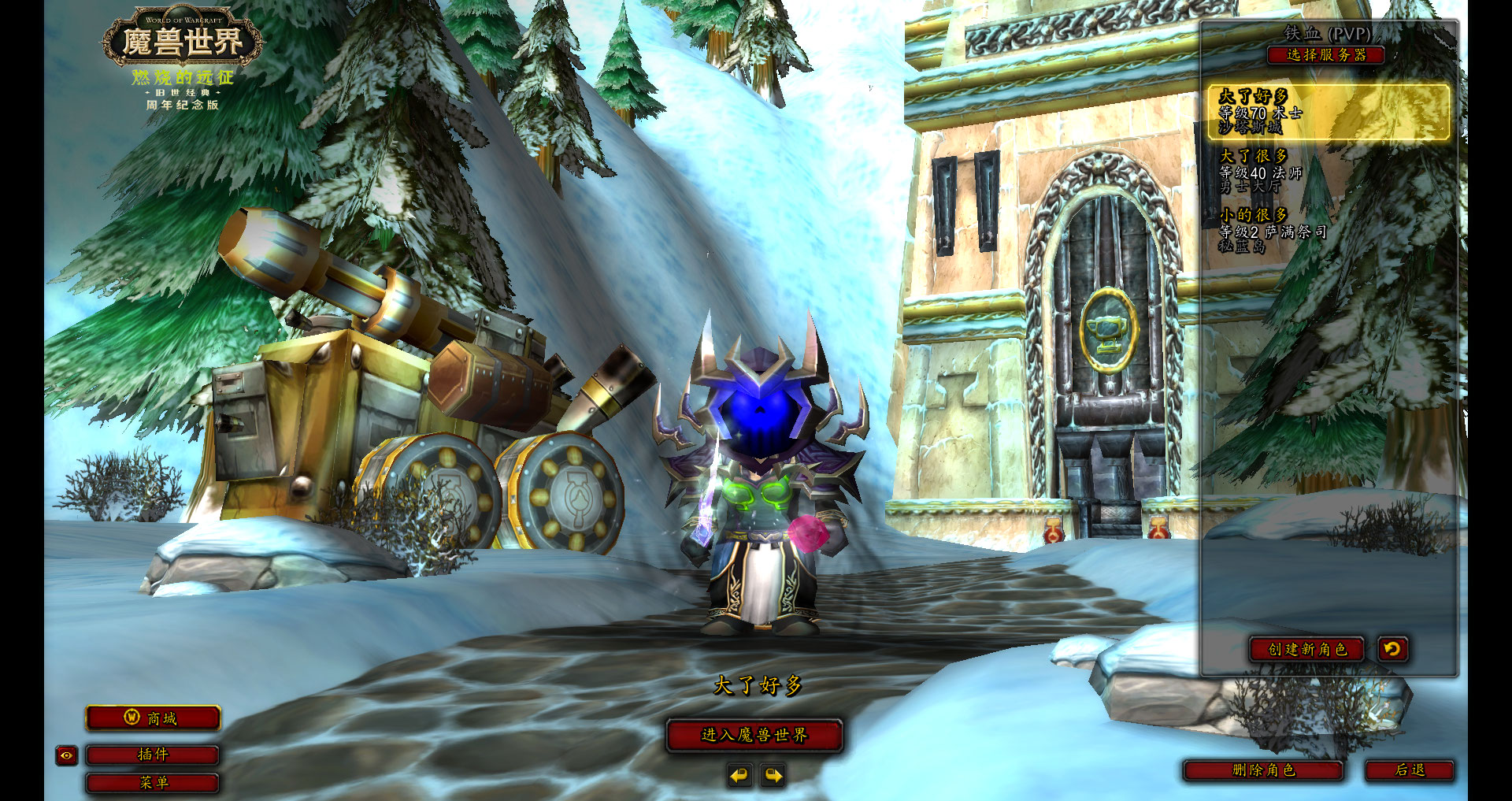
Task: Rotate the character with the right arrow
Action: pyautogui.click(x=773, y=776)
